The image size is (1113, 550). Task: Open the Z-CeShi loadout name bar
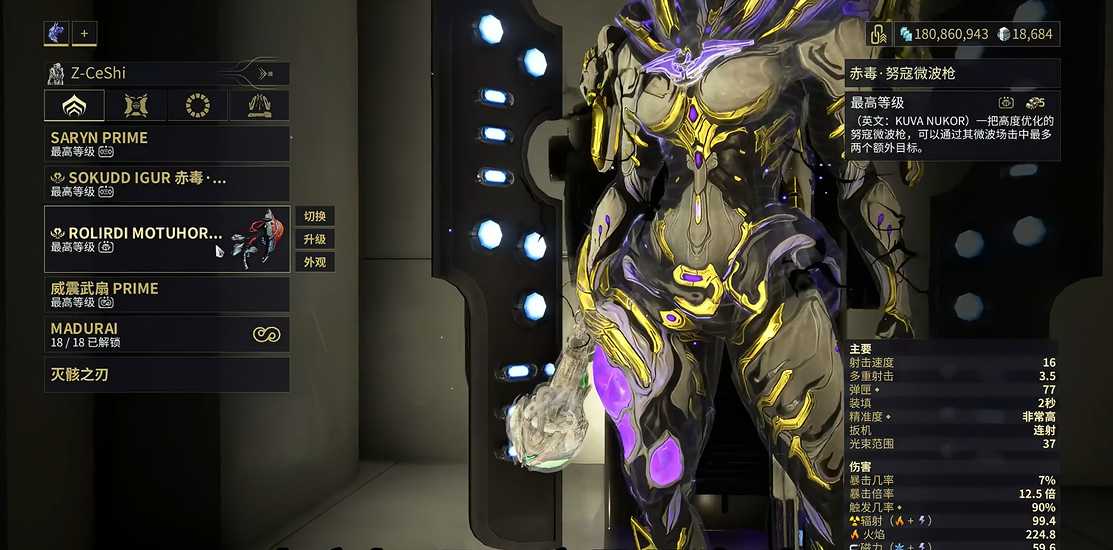coord(167,73)
